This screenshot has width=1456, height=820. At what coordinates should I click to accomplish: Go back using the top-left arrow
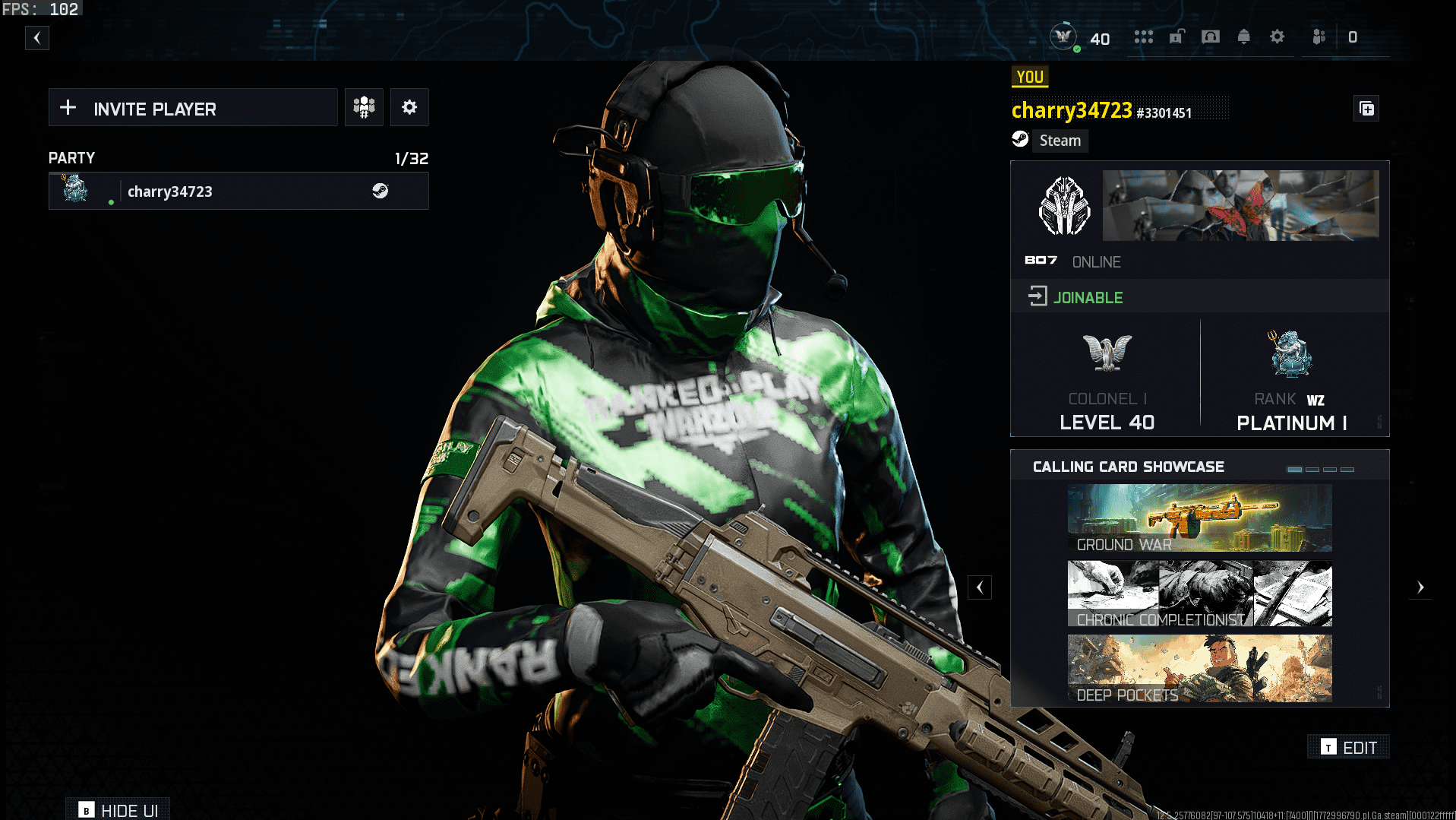36,38
